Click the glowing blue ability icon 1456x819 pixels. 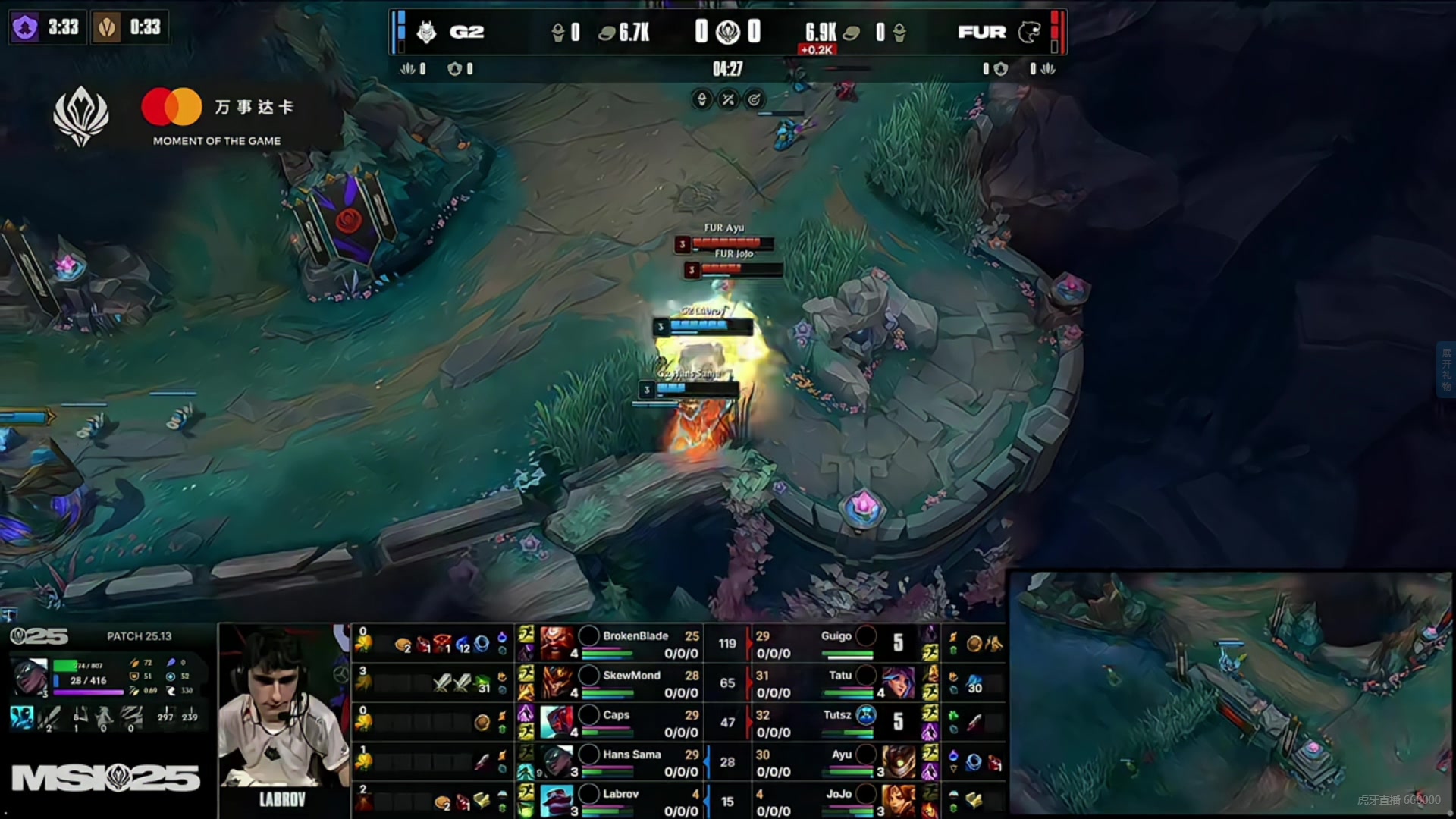click(x=21, y=717)
